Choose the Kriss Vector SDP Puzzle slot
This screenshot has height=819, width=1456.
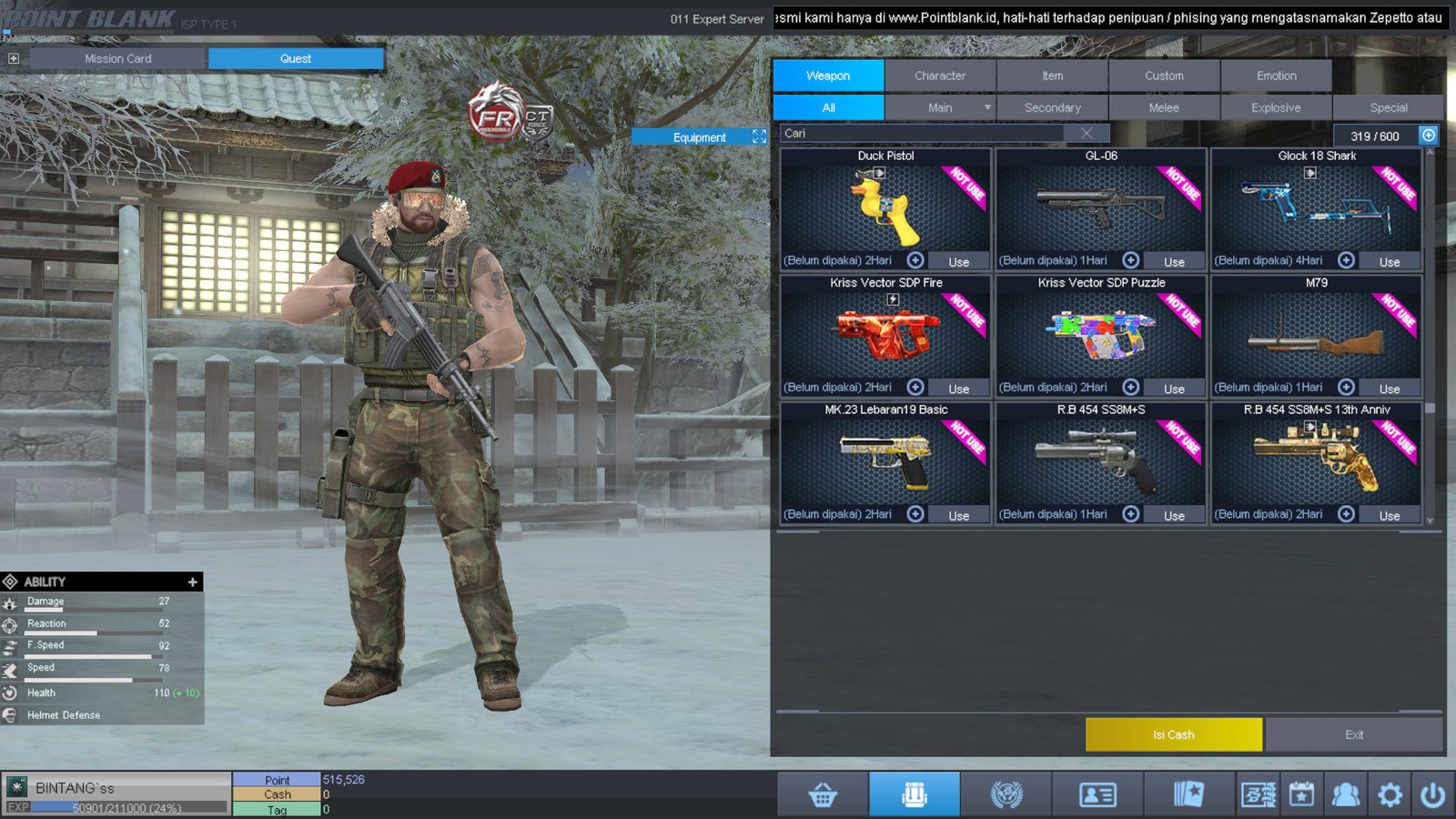1100,335
